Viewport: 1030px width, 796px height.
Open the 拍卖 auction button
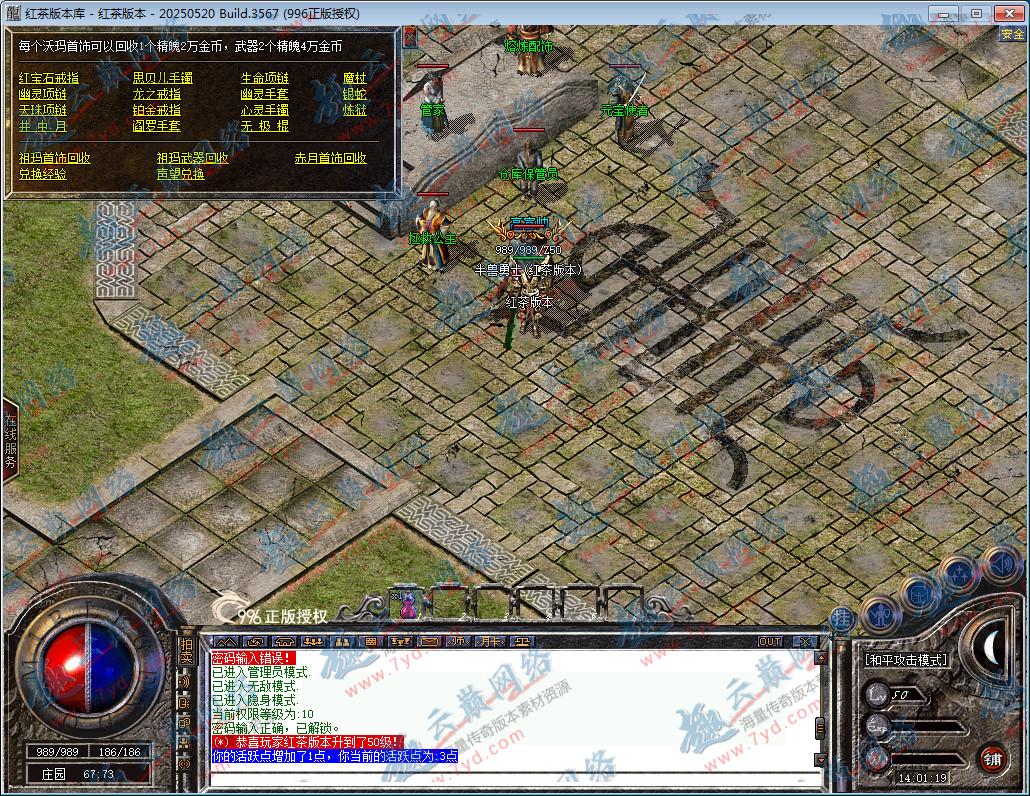click(185, 650)
